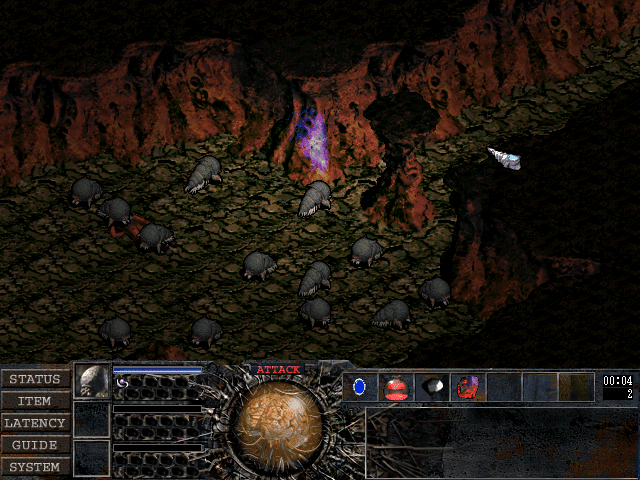Open the ITEM menu
This screenshot has height=480, width=640.
click(x=35, y=401)
